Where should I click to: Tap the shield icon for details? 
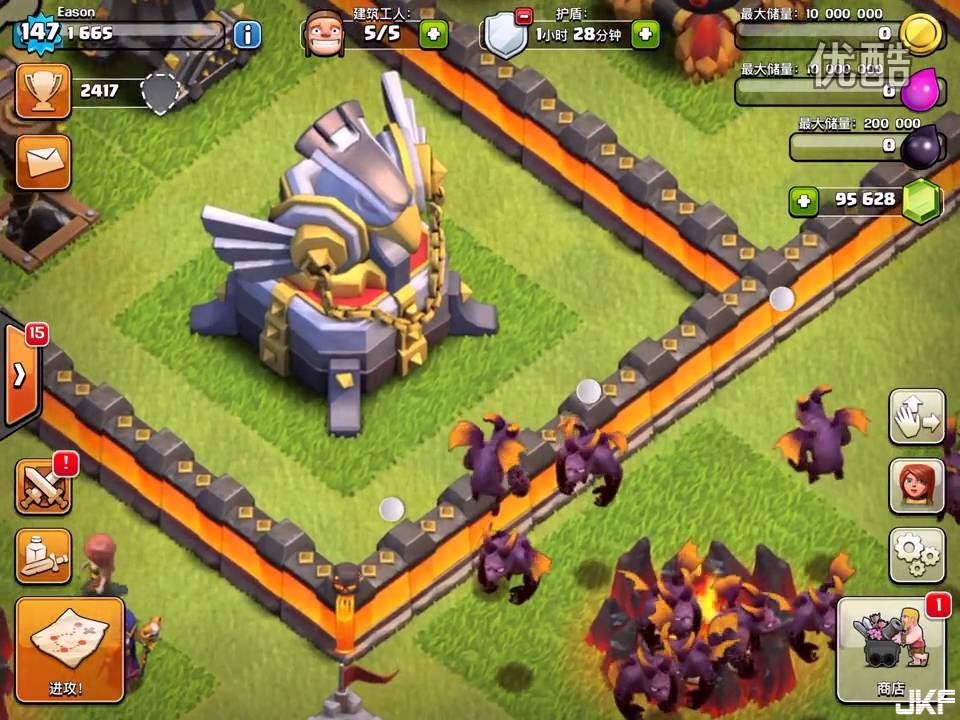[506, 34]
